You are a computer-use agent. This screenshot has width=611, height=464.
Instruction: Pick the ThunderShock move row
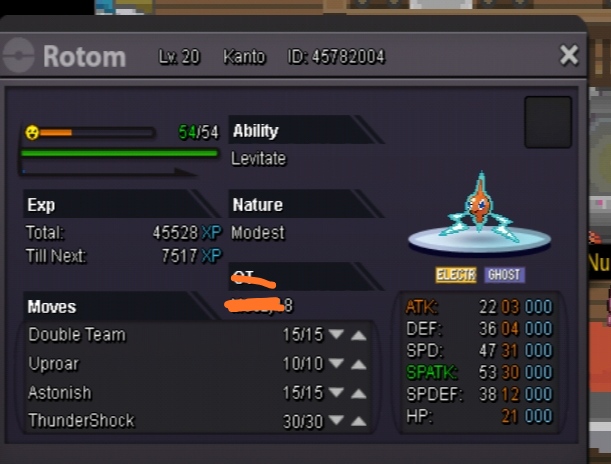point(81,421)
